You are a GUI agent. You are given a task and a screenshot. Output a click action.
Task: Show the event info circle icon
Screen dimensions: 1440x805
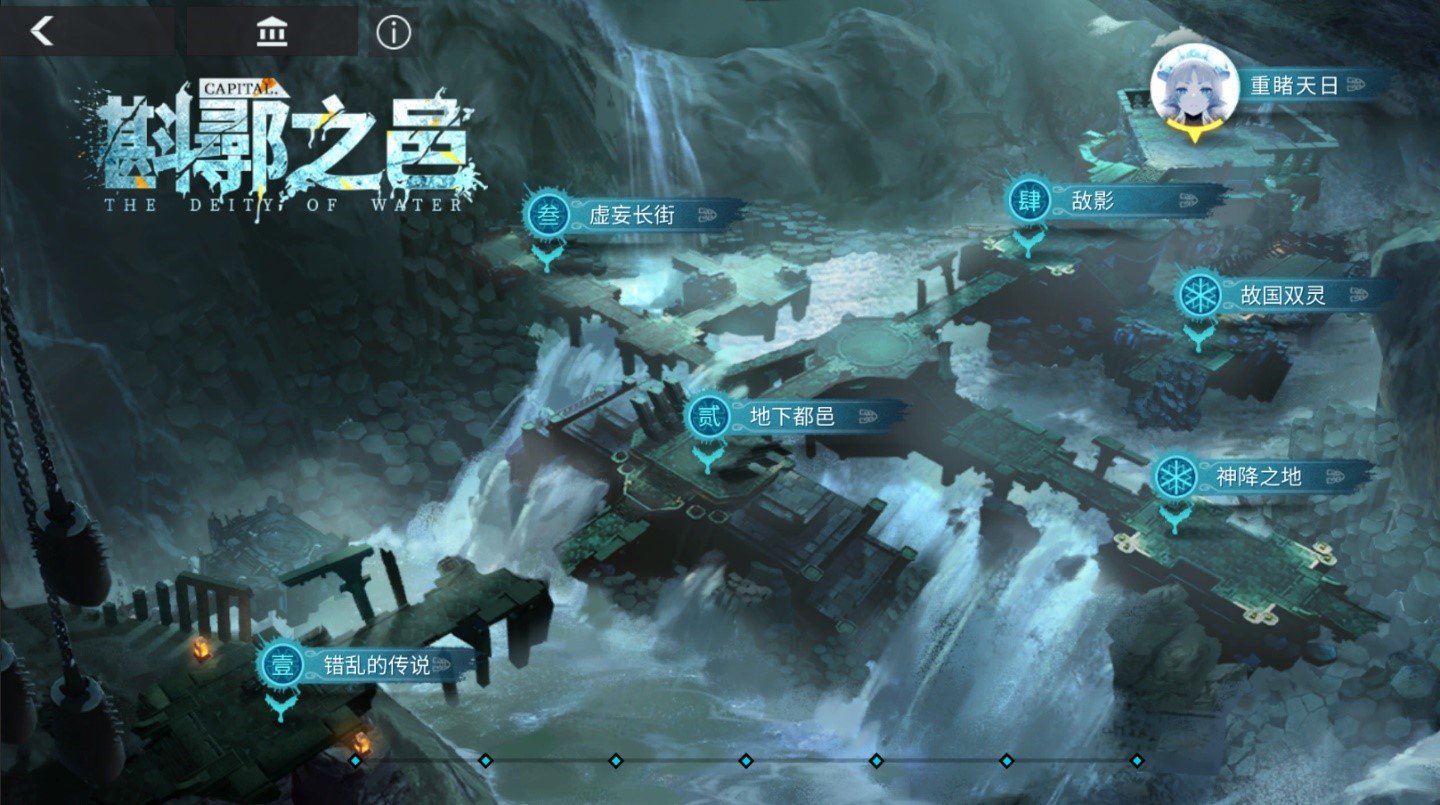(x=393, y=33)
